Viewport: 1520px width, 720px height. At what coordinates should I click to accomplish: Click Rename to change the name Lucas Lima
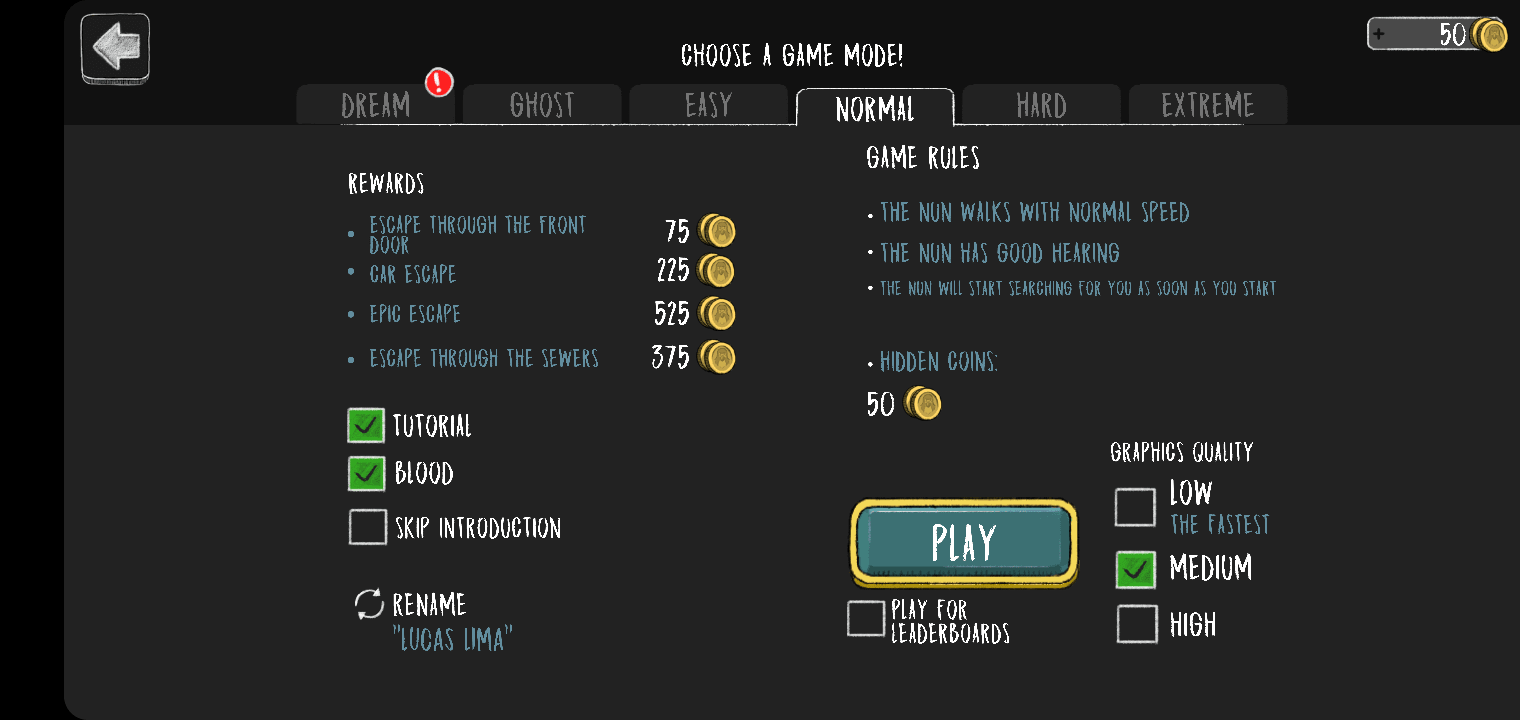pyautogui.click(x=432, y=604)
